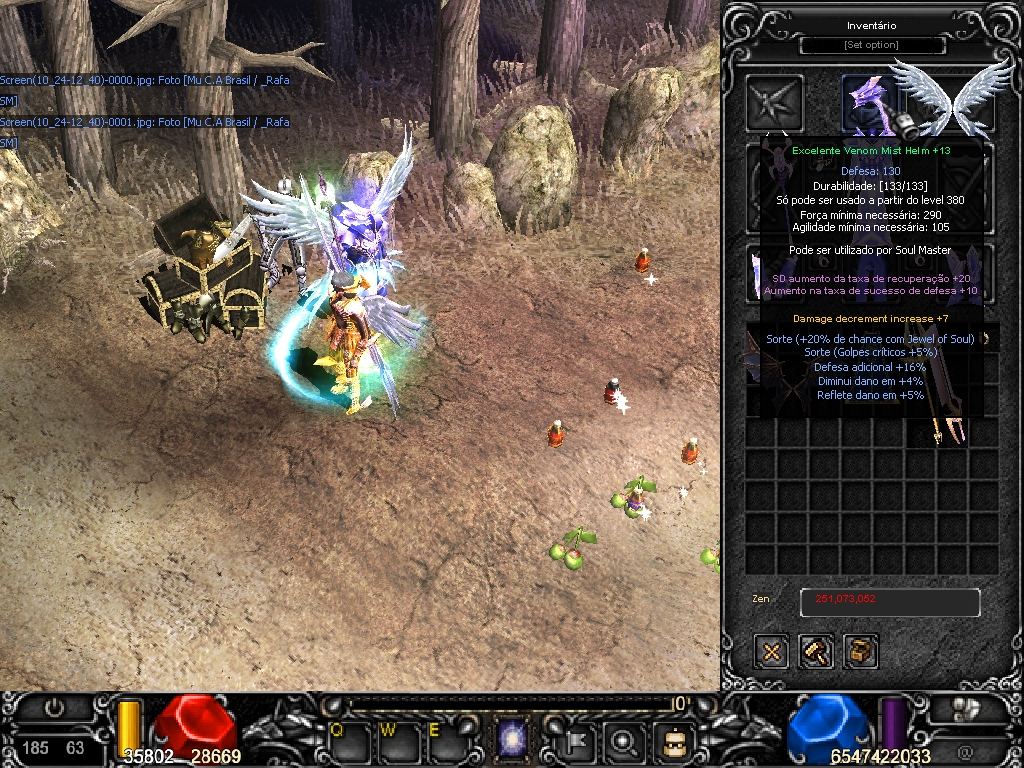
Task: Click the Zen amount field
Action: tap(889, 602)
